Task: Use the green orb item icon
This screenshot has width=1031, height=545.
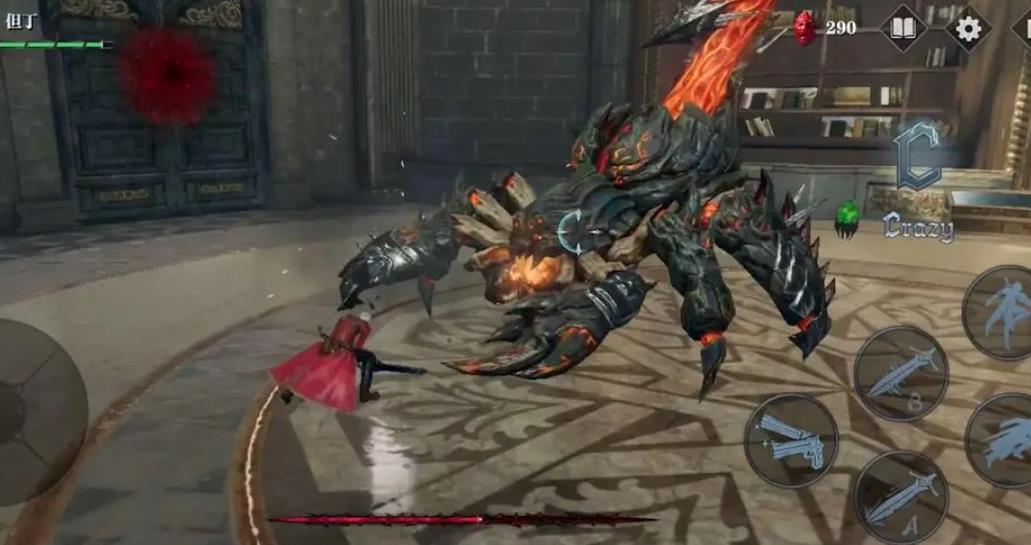Action: [x=847, y=219]
